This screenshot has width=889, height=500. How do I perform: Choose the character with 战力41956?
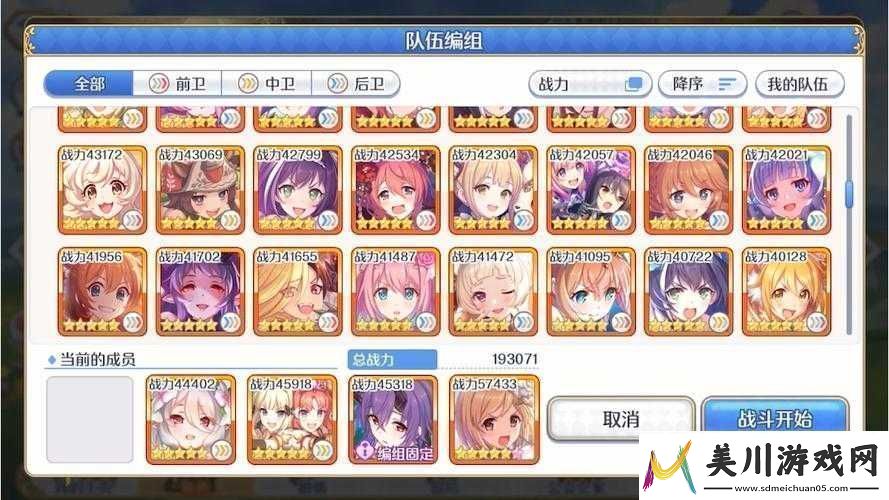[103, 291]
